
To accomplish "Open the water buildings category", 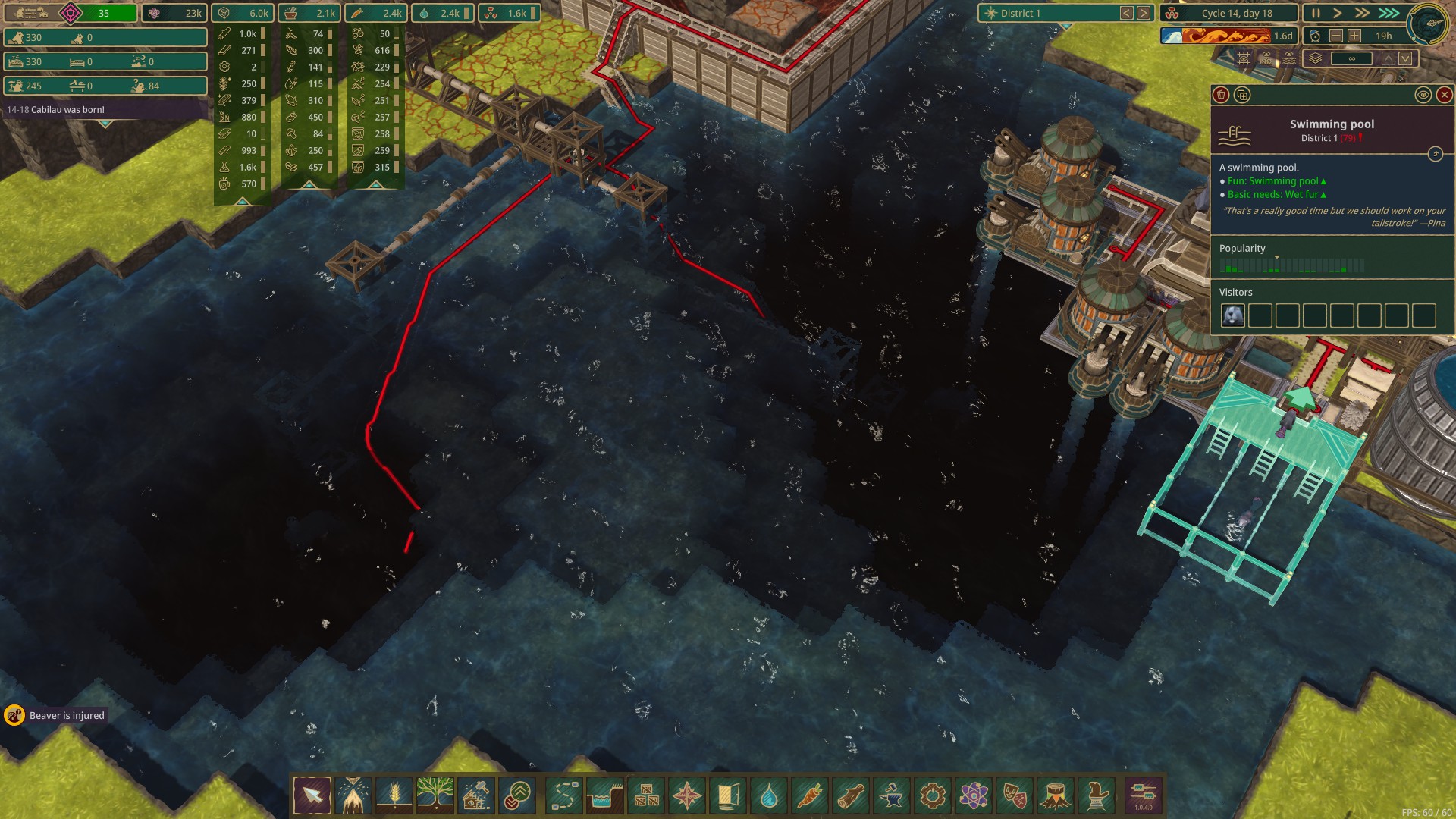I will pyautogui.click(x=769, y=795).
